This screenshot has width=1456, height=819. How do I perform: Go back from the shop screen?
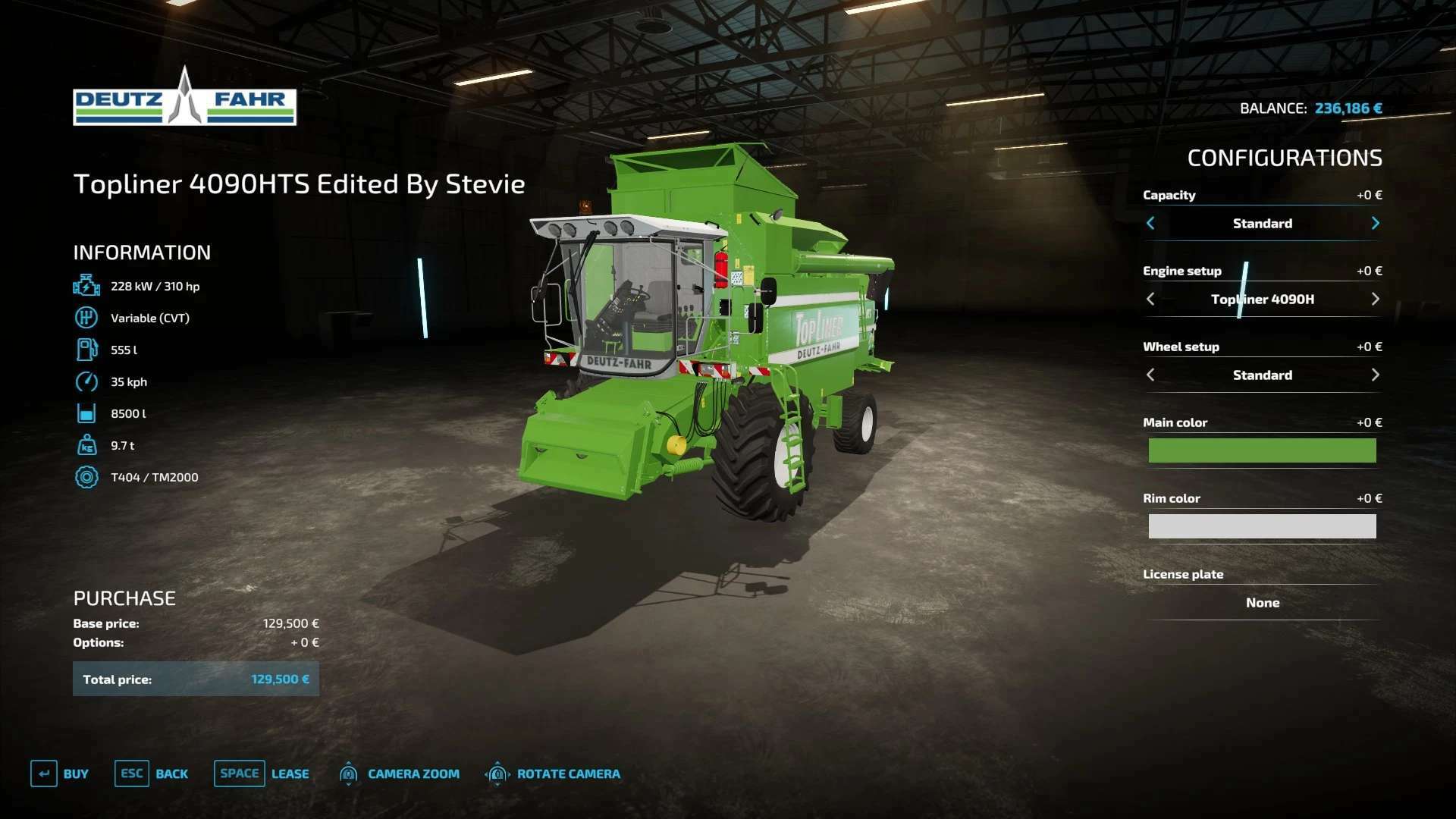tap(152, 773)
